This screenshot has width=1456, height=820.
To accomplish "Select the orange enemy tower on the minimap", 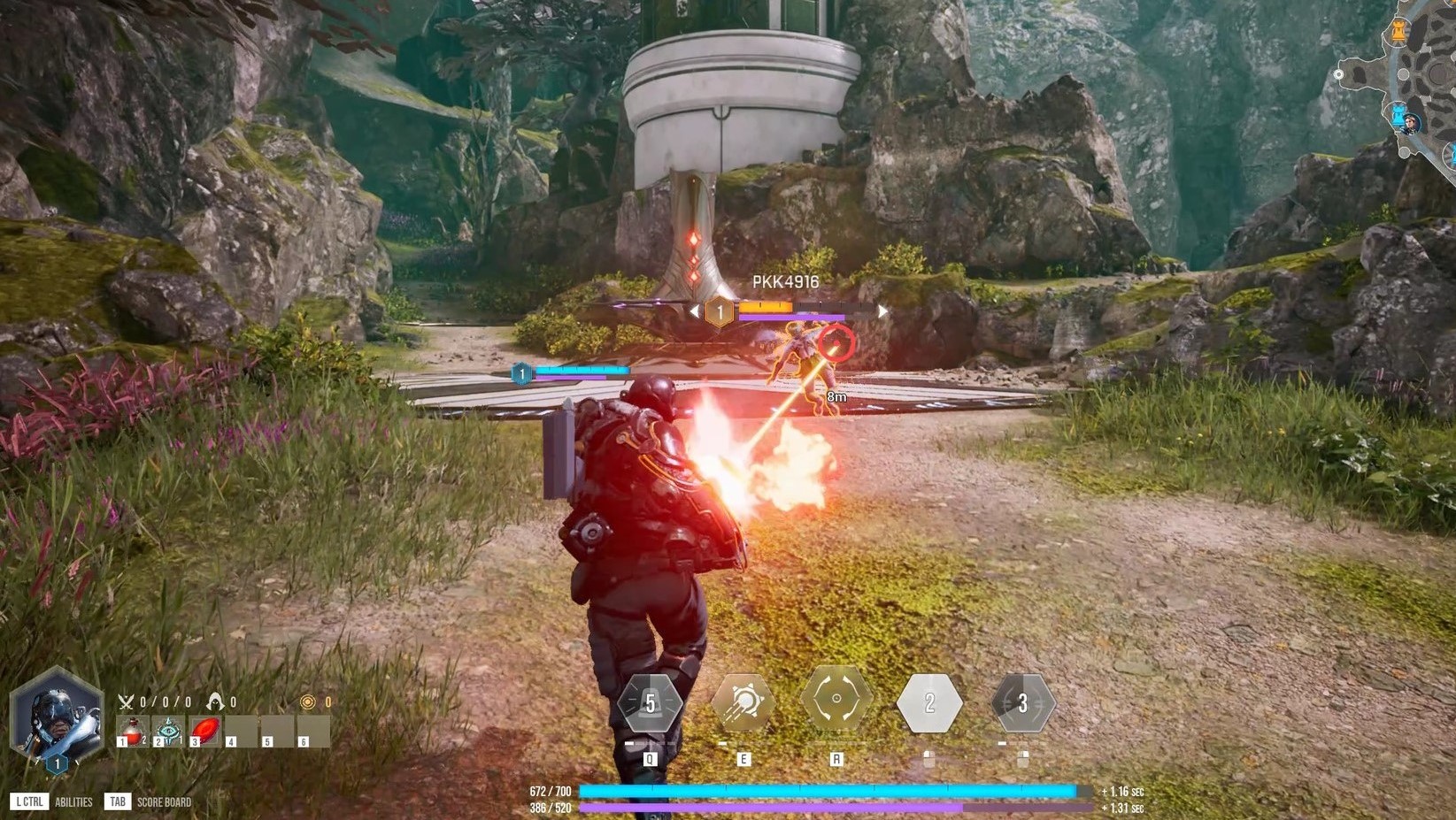I will click(1399, 31).
